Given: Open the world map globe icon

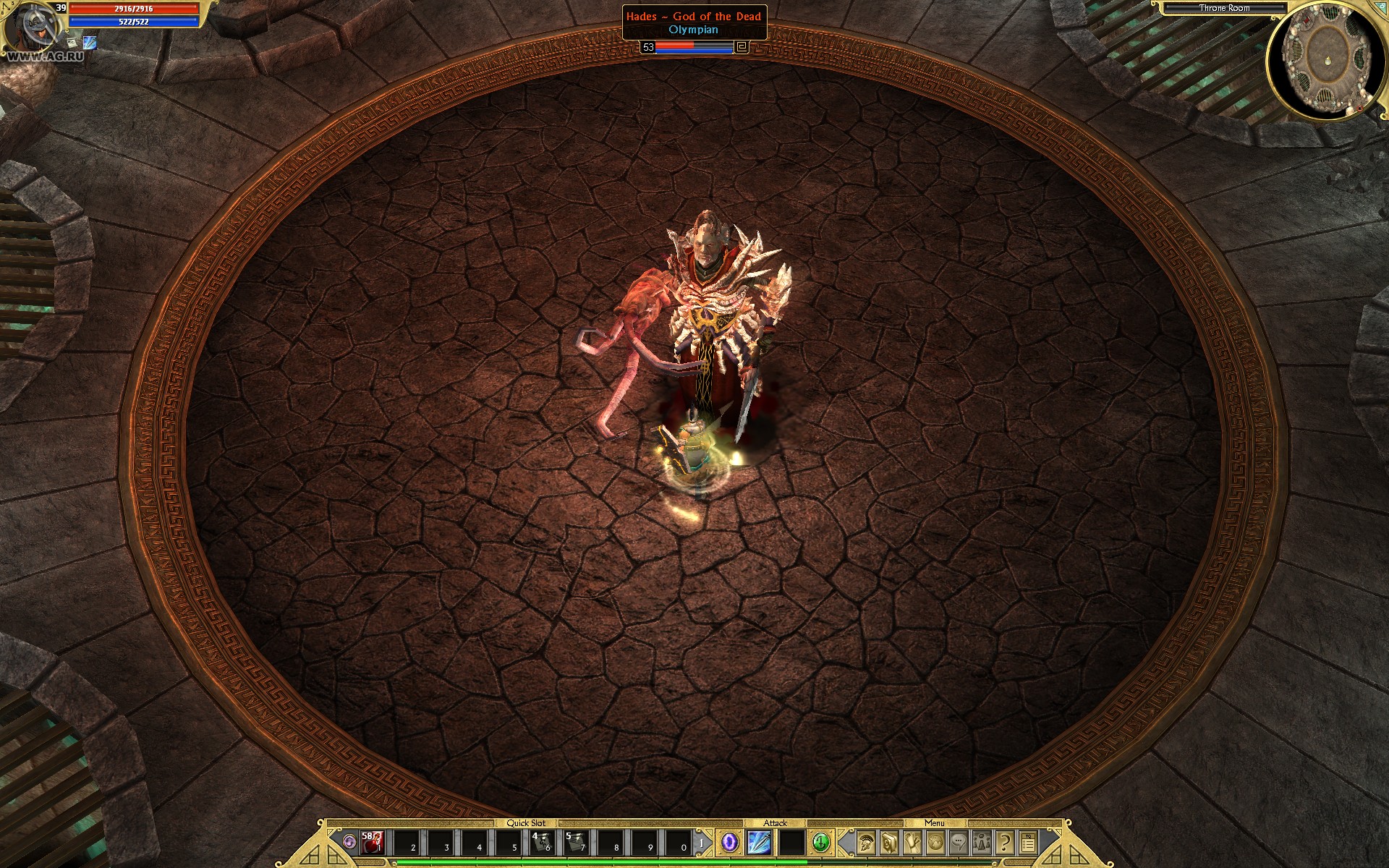Looking at the screenshot, I should click(x=935, y=843).
